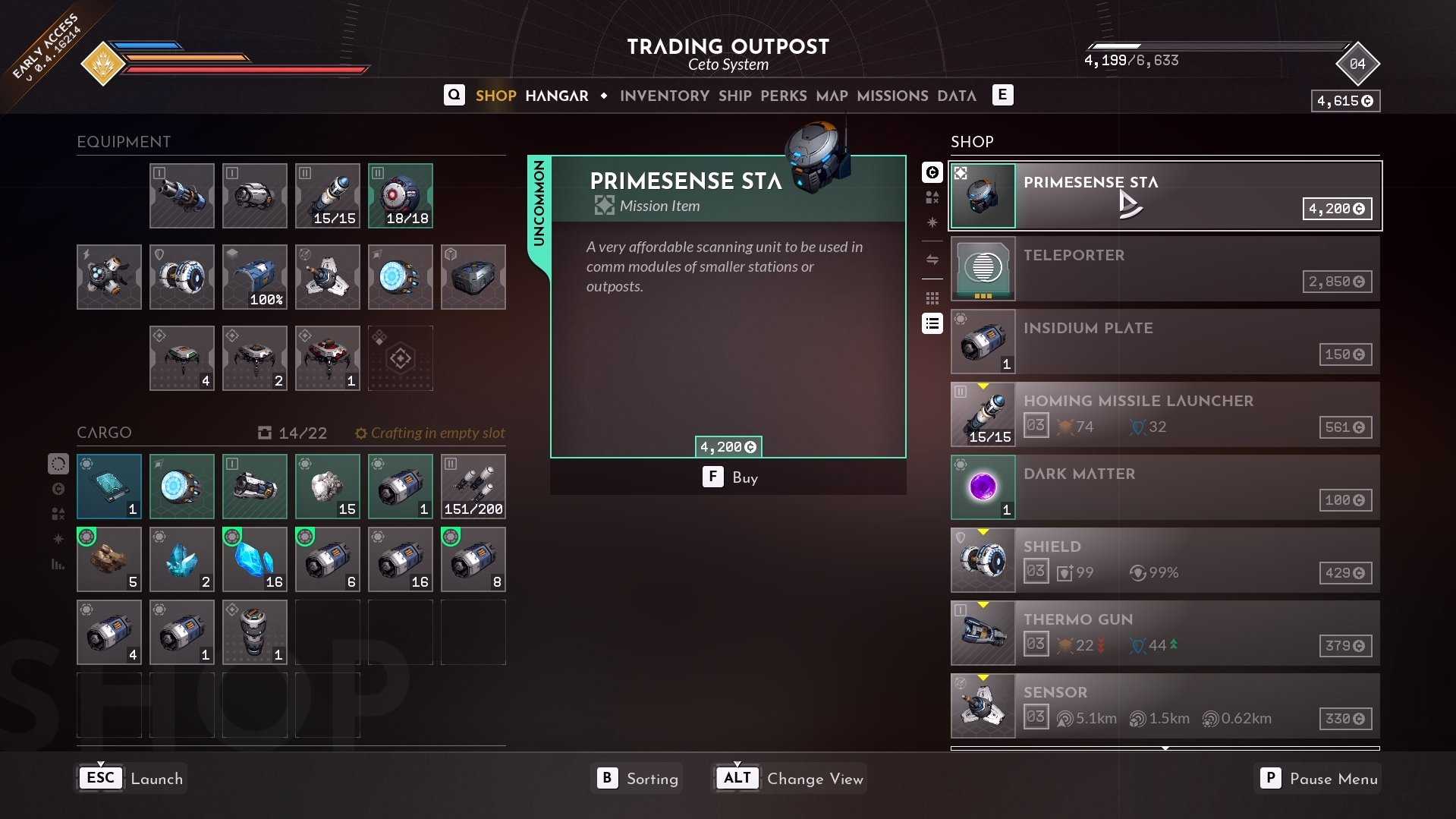Open the Pause Menu
The height and width of the screenshot is (819, 1456).
[1319, 779]
